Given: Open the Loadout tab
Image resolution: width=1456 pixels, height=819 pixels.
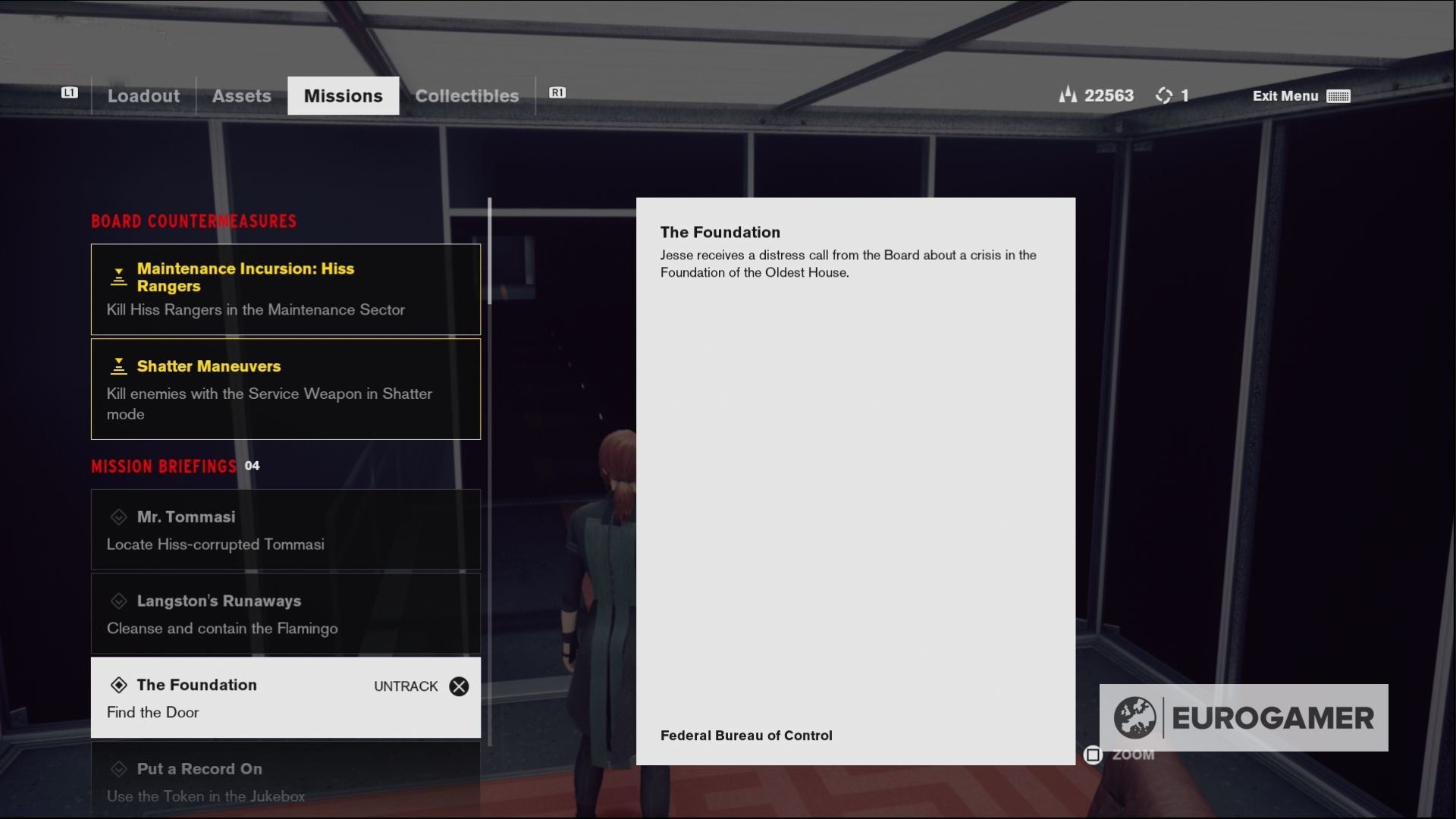Looking at the screenshot, I should tap(143, 96).
